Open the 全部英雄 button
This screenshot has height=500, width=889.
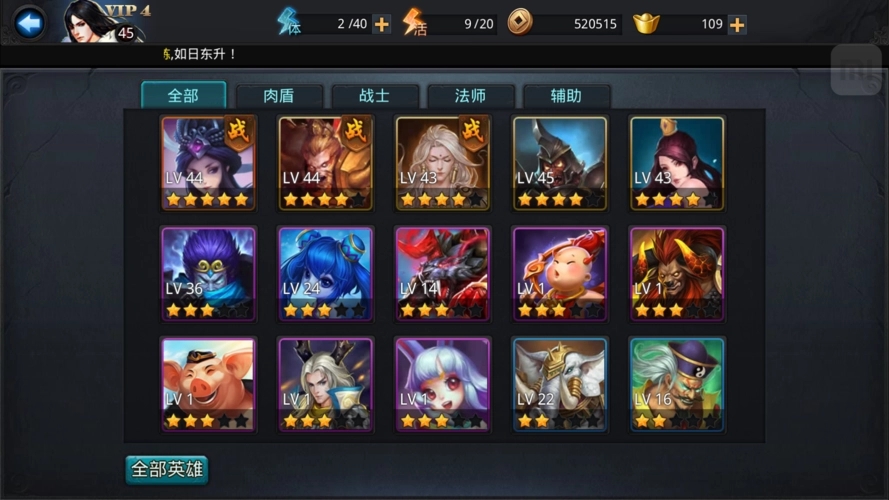pos(167,469)
